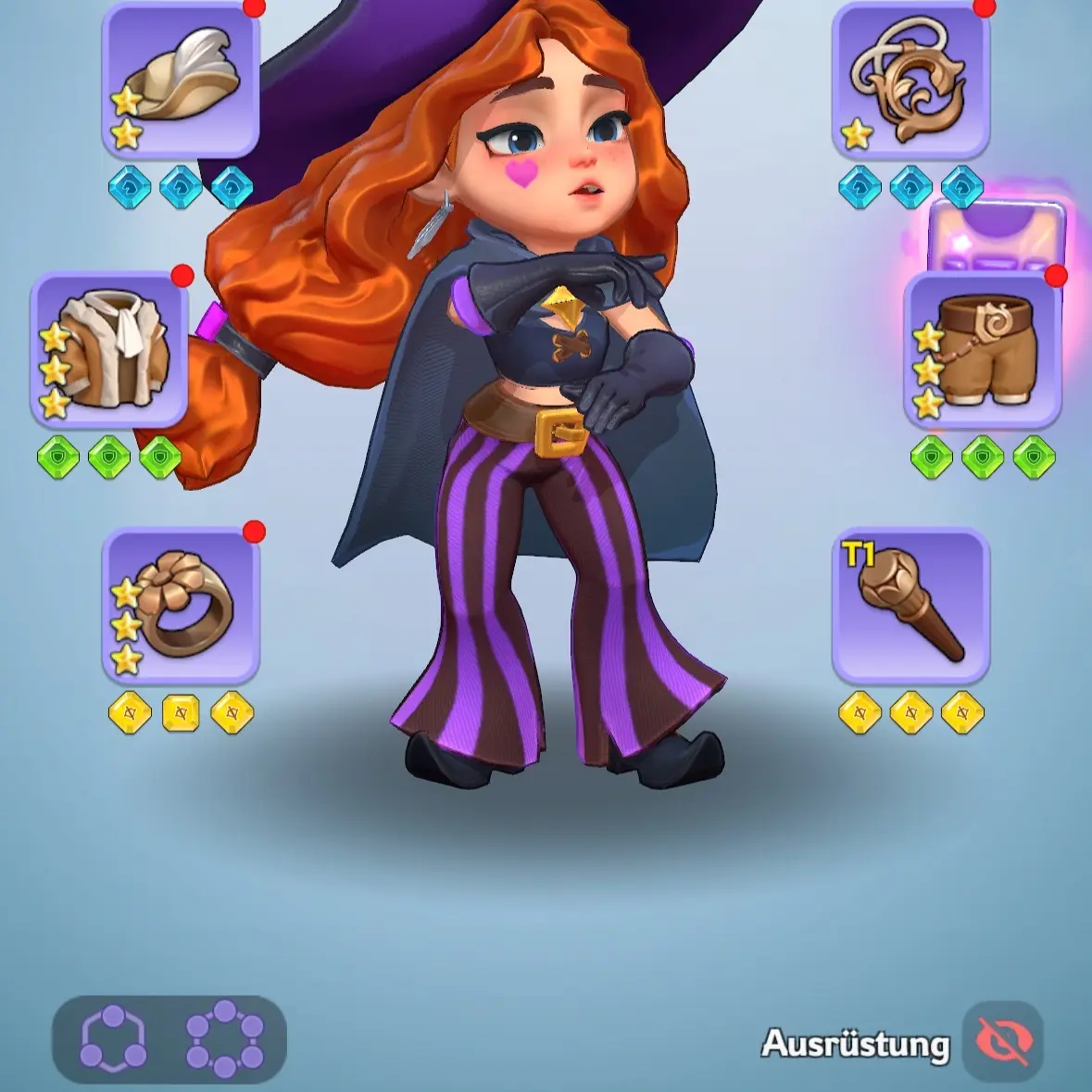Screen dimensions: 1092x1092
Task: Open the ornate amulet necklace slot
Action: (x=910, y=79)
